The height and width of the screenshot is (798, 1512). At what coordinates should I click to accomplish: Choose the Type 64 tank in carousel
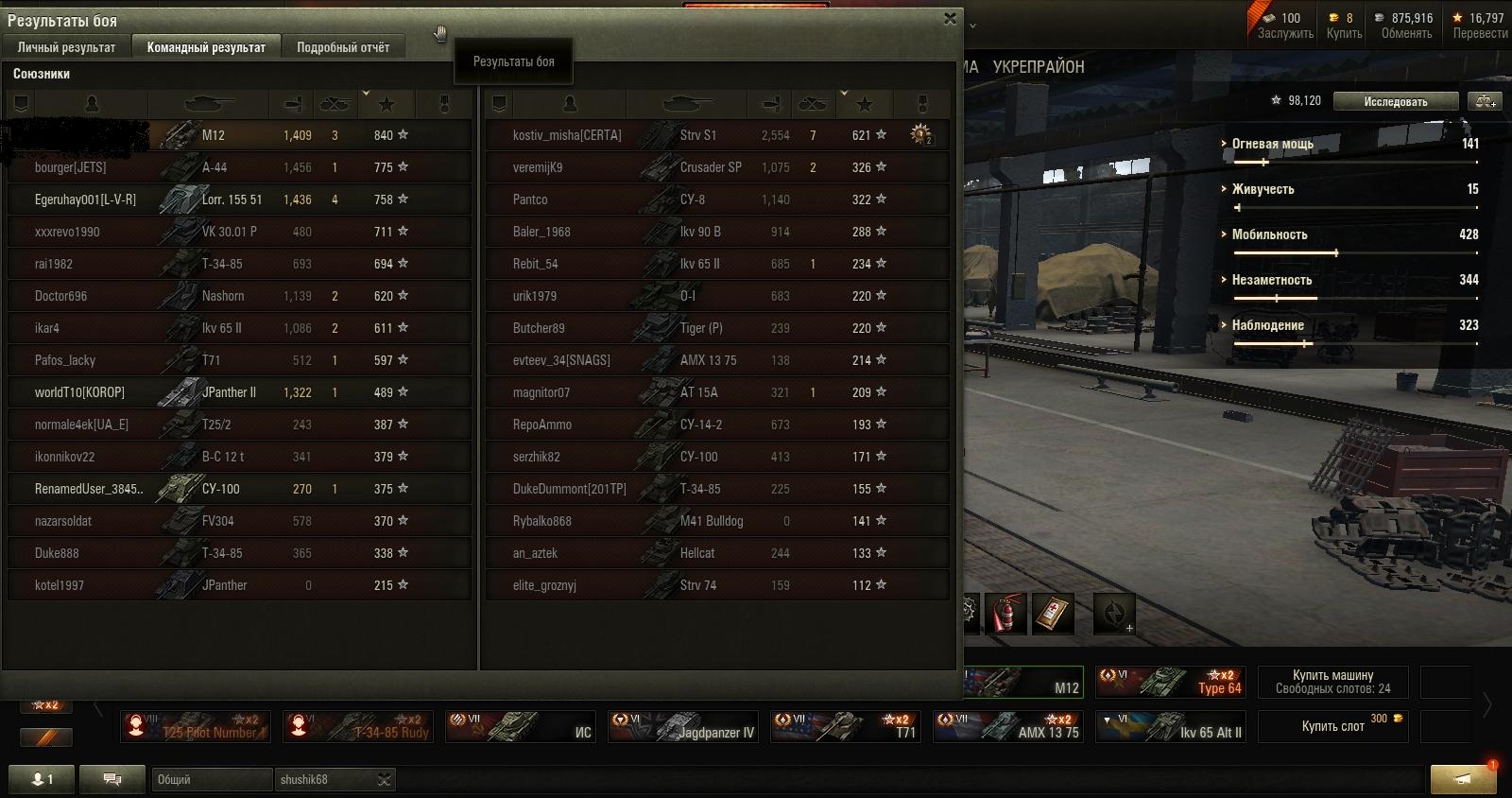coord(1170,682)
